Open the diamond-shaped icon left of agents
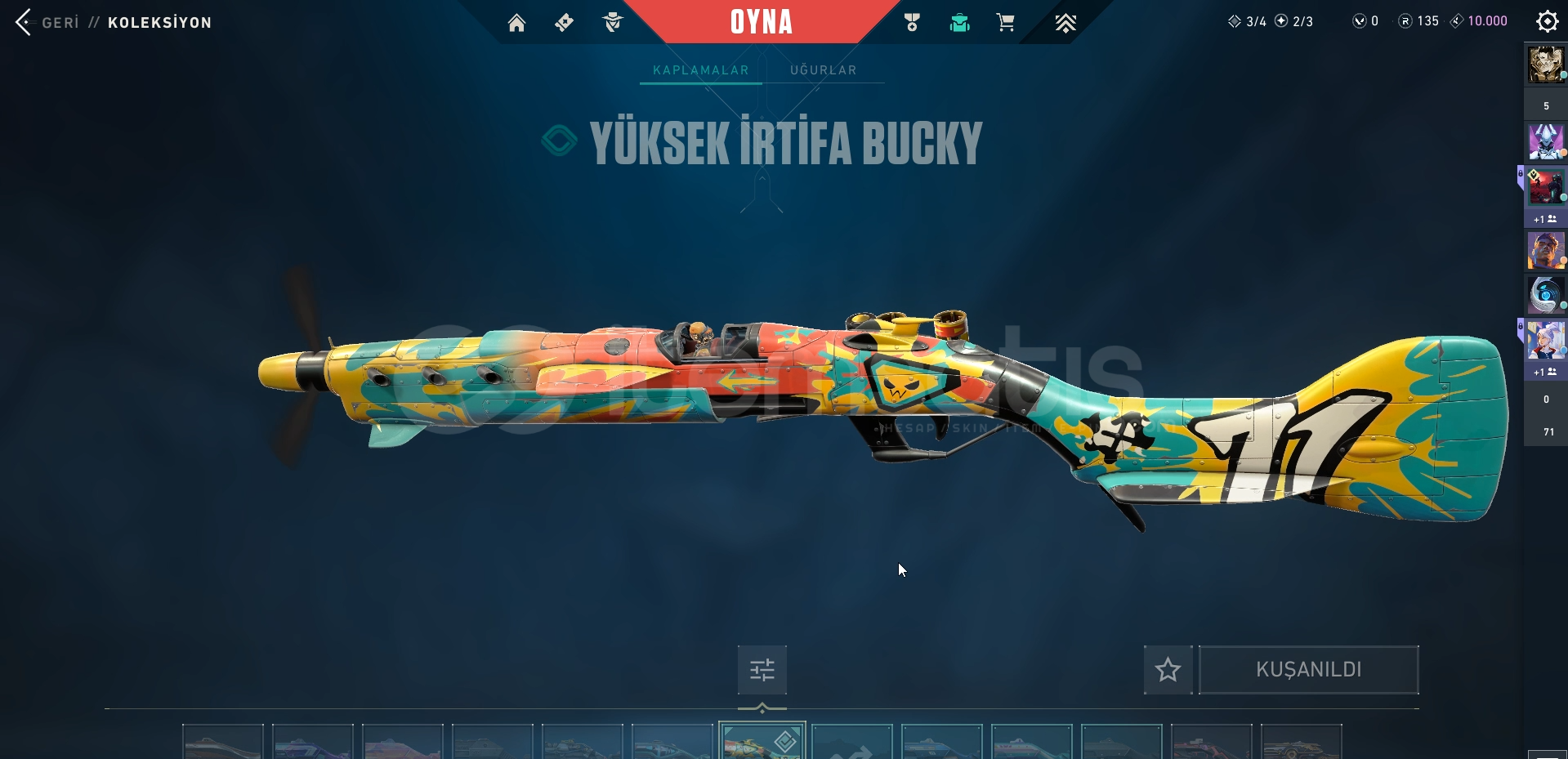 [x=564, y=23]
